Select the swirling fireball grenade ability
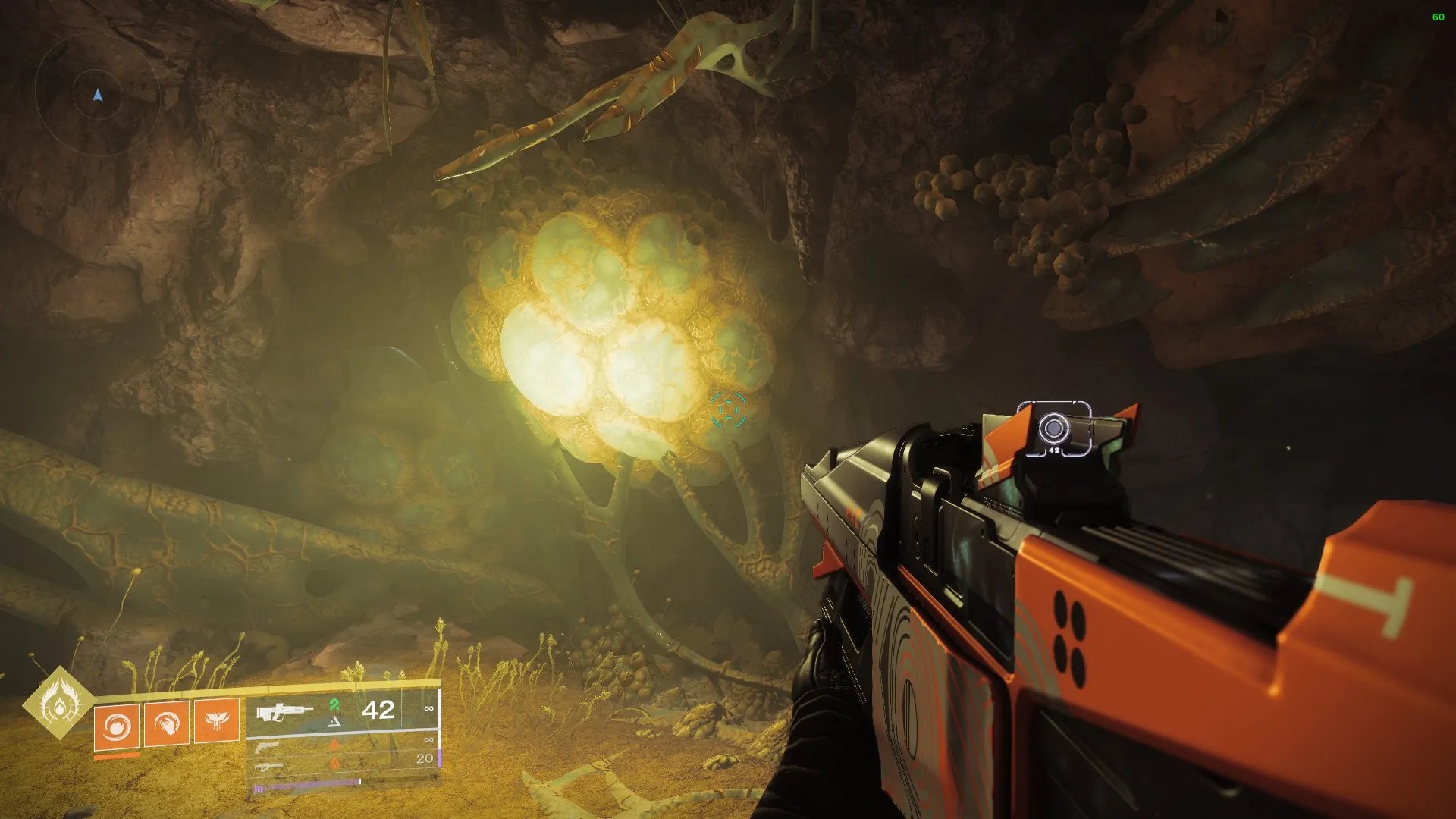 coord(116,725)
